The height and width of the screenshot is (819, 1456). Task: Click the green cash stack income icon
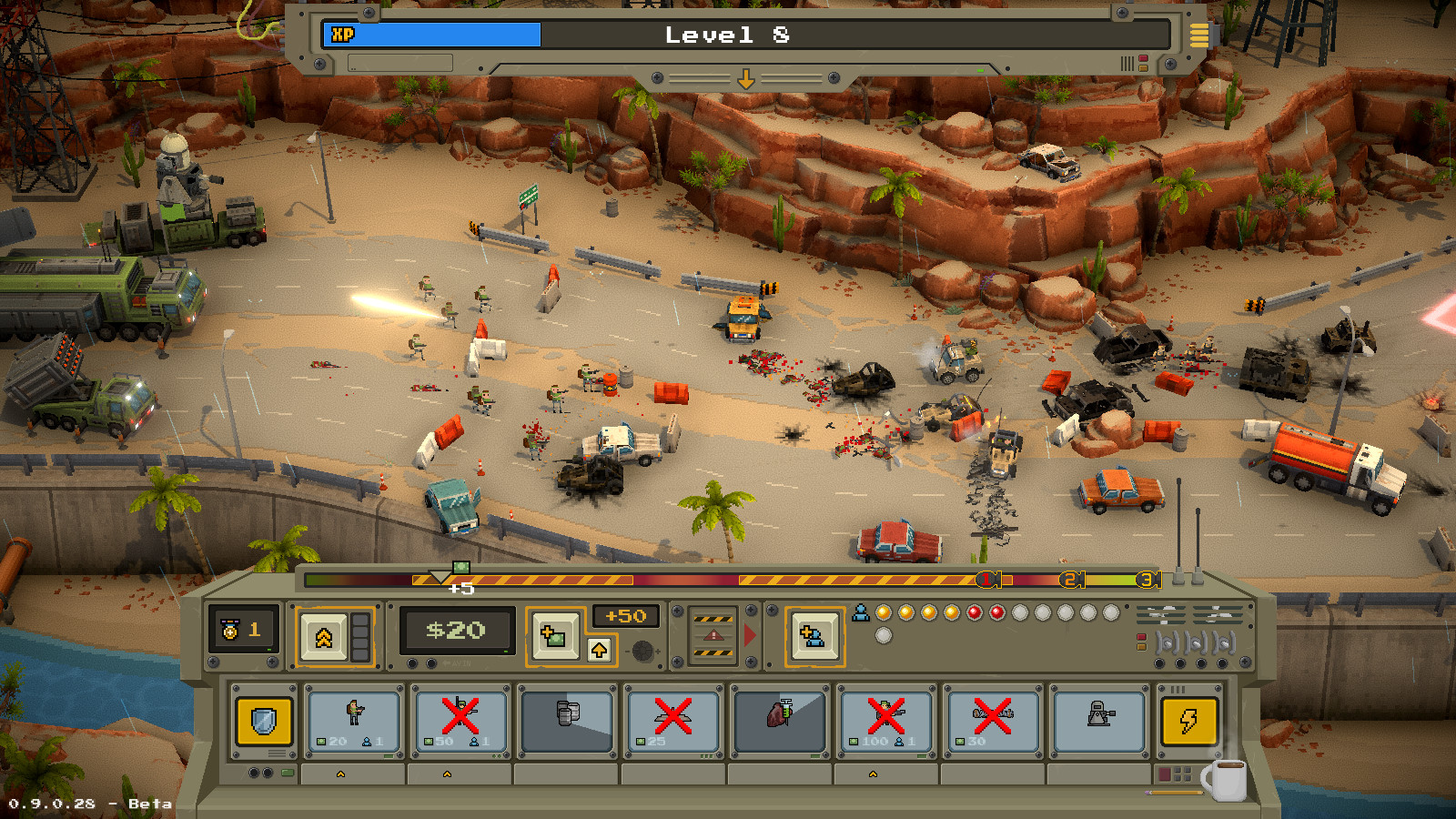coord(554,633)
